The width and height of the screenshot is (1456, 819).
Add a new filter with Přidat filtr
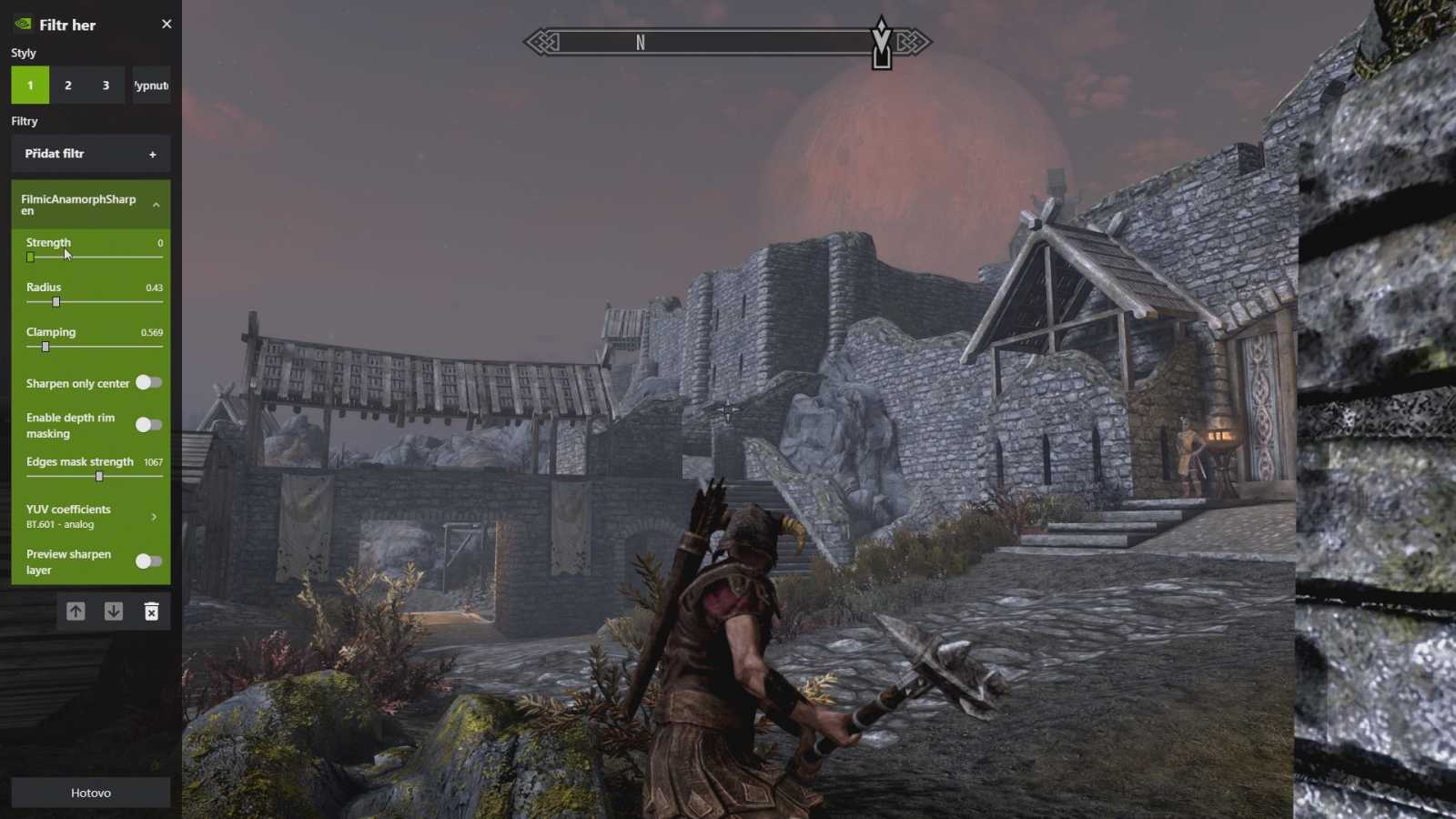point(90,154)
